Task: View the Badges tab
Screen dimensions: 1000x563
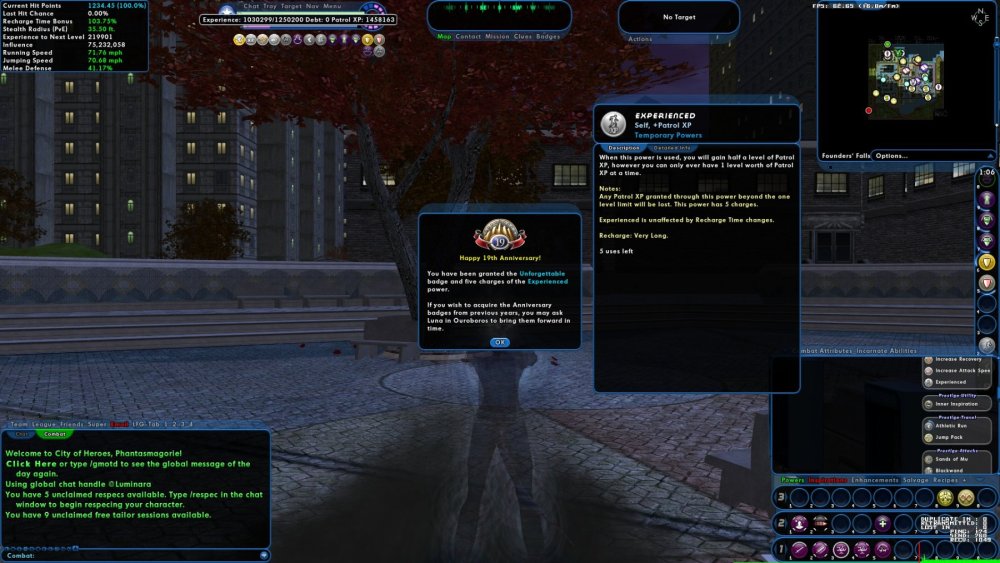Action: [x=548, y=36]
